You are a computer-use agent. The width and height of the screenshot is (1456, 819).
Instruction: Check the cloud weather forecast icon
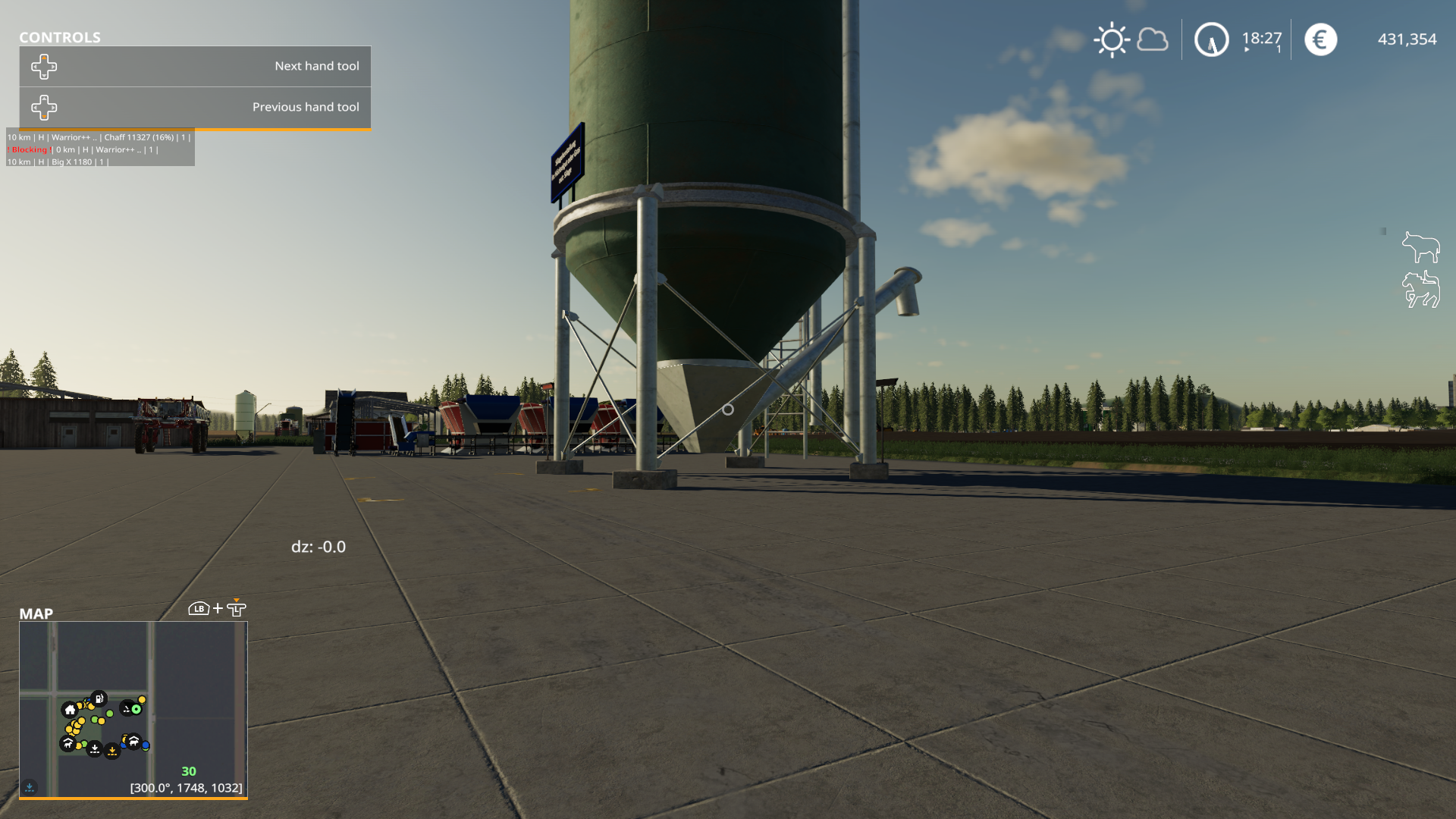[1152, 39]
